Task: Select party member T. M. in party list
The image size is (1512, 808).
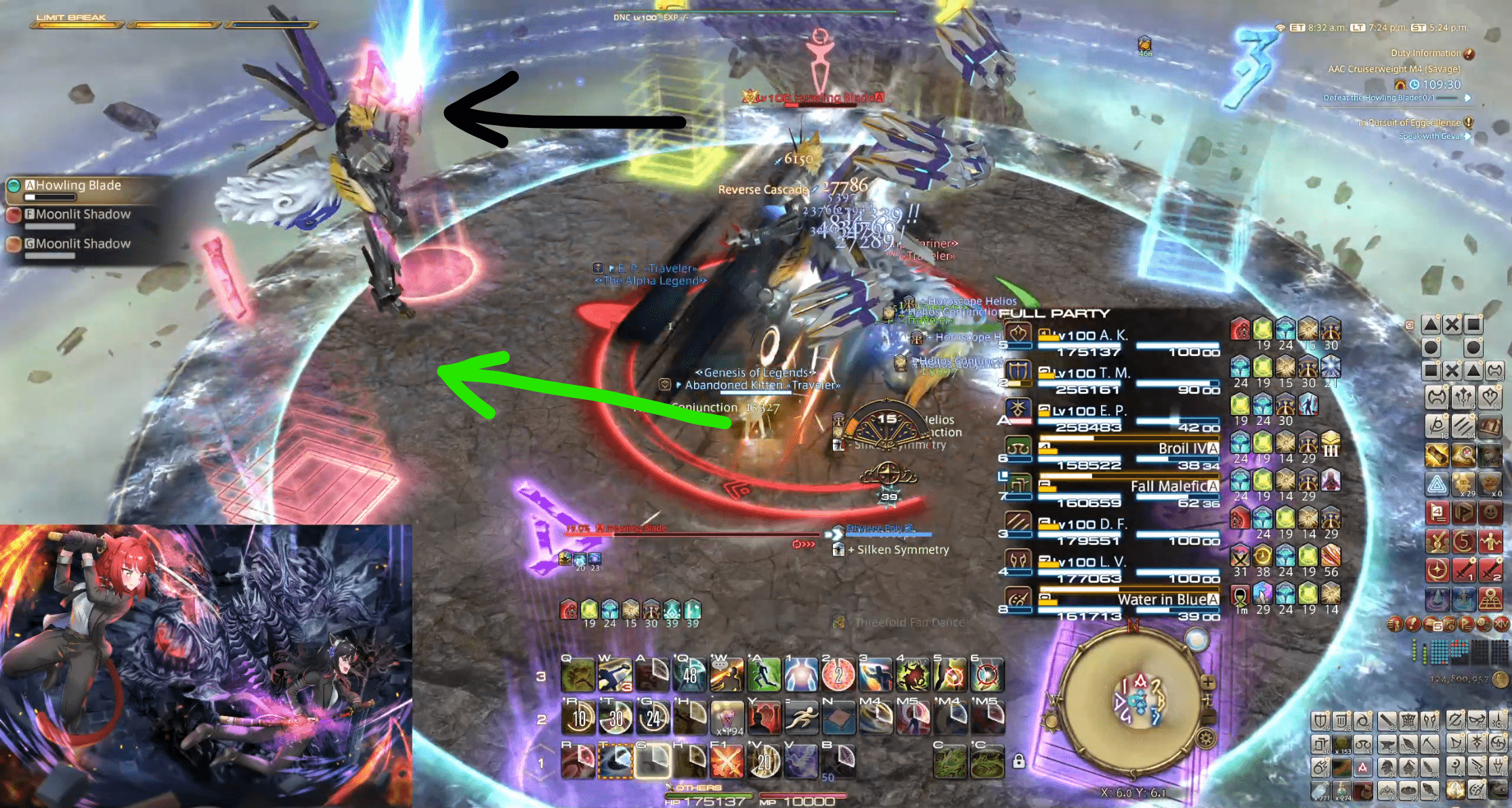Action: click(x=1110, y=374)
